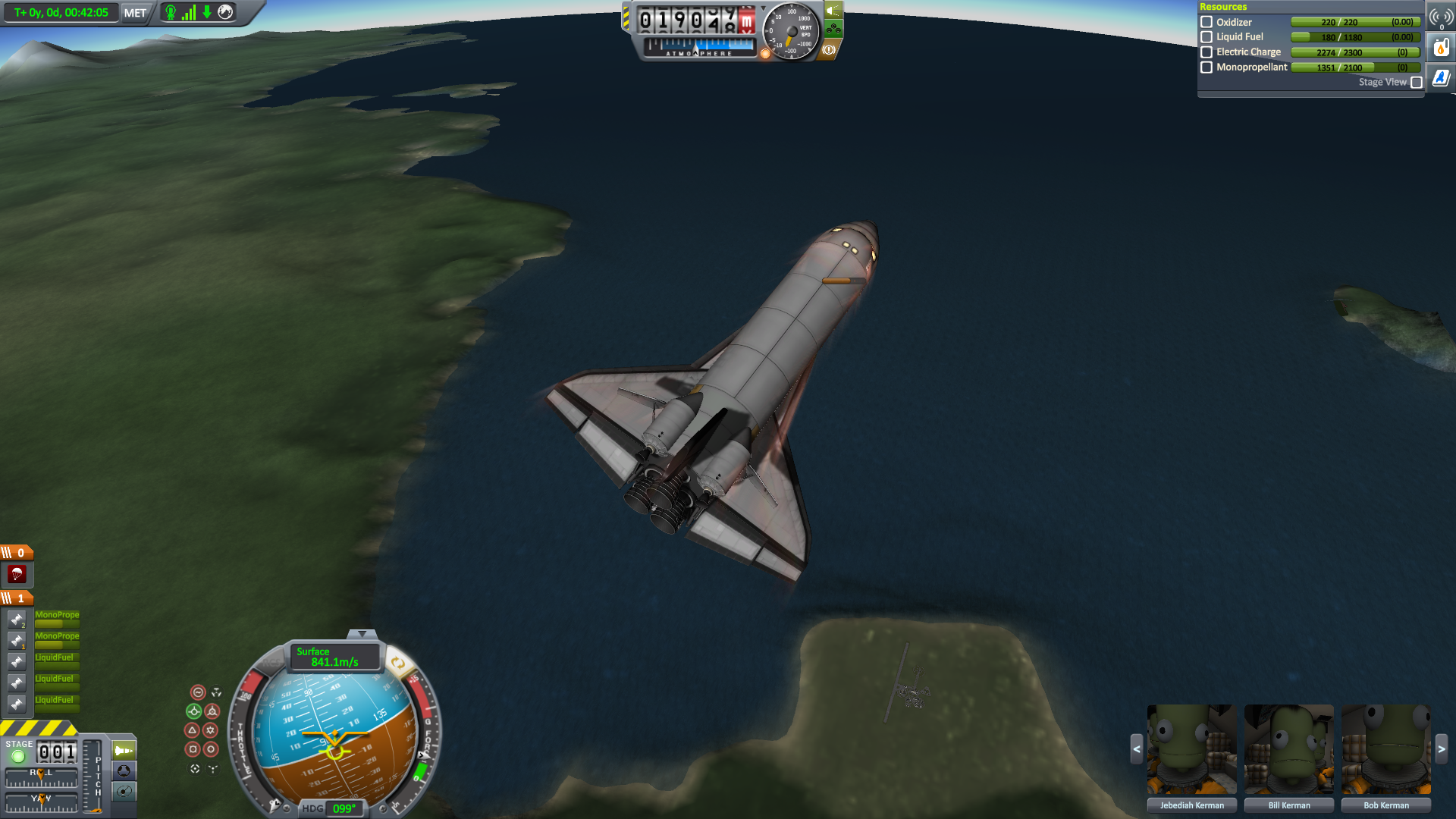Click the MET mission time mode button
Image resolution: width=1456 pixels, height=819 pixels.
(135, 13)
